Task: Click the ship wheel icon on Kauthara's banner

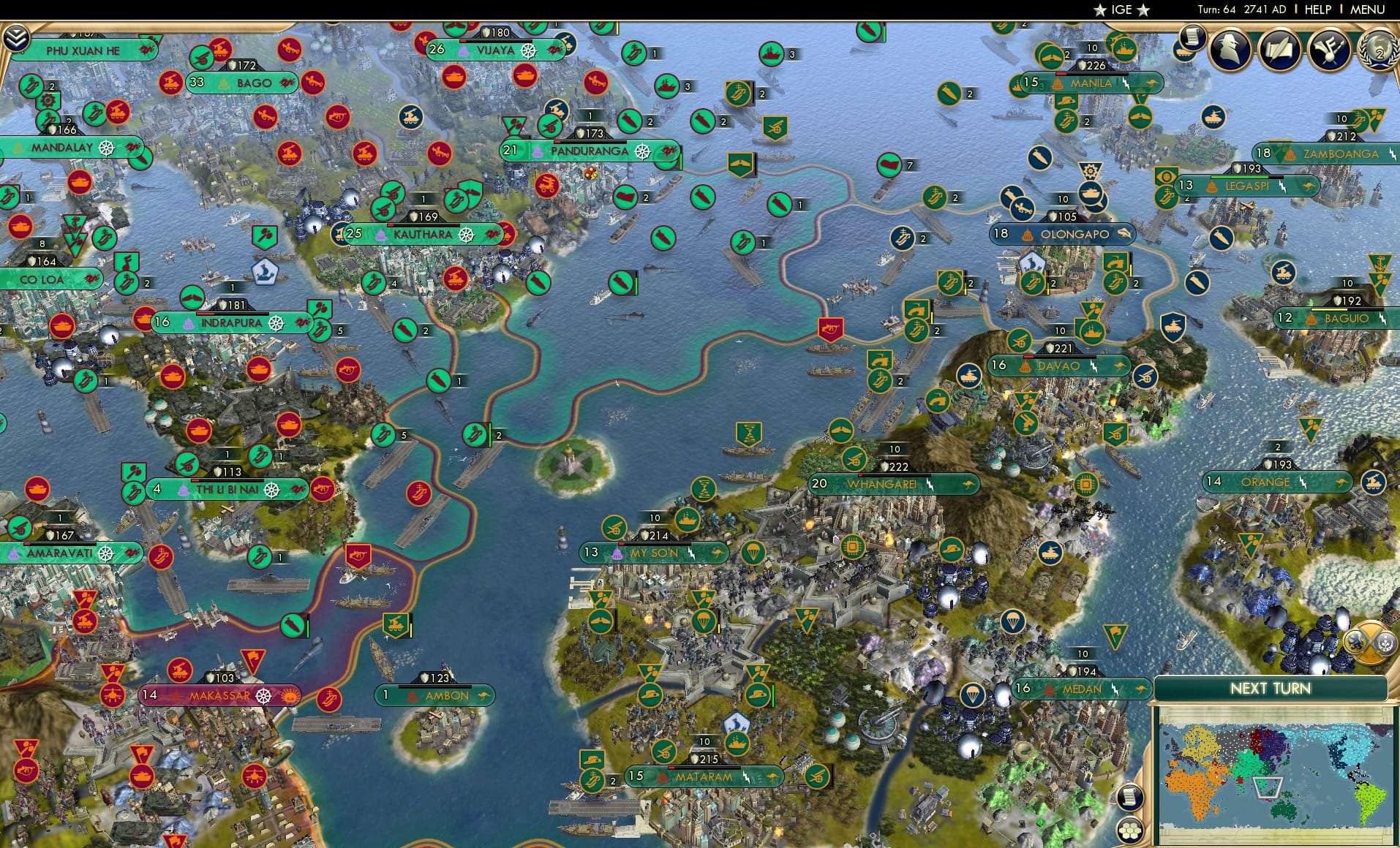Action: [466, 235]
